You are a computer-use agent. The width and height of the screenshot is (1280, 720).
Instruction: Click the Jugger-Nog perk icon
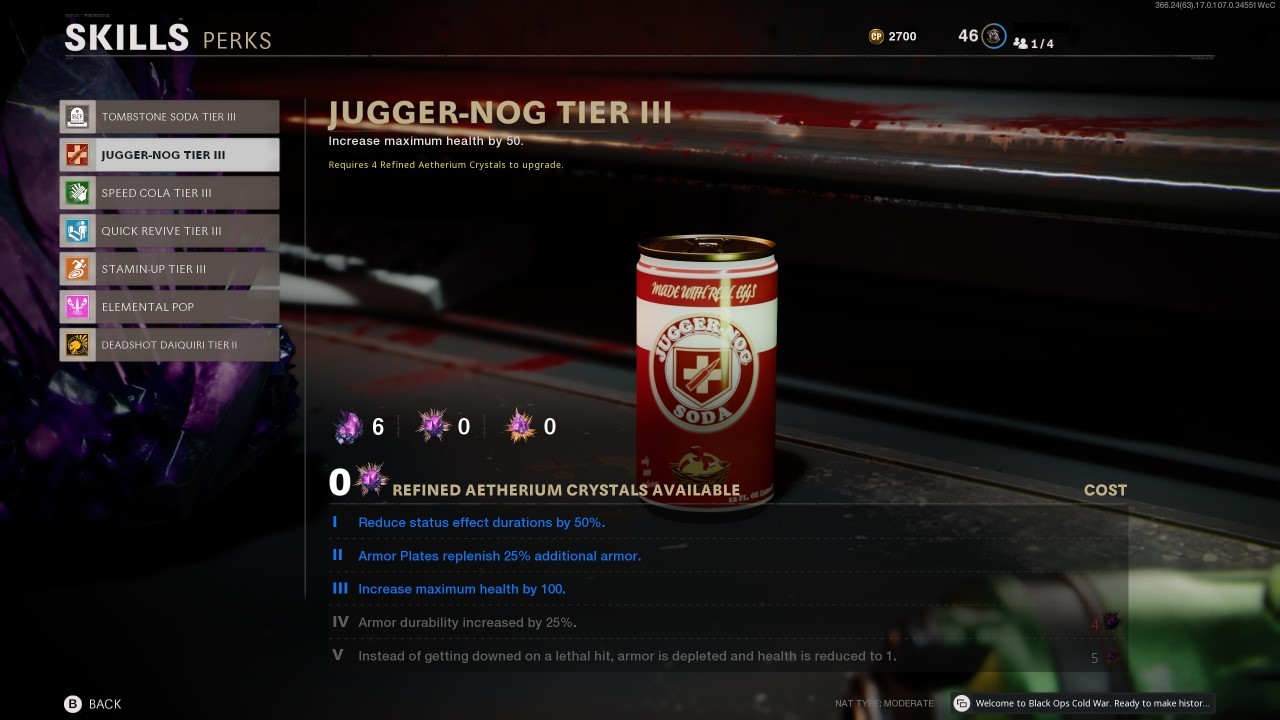77,154
